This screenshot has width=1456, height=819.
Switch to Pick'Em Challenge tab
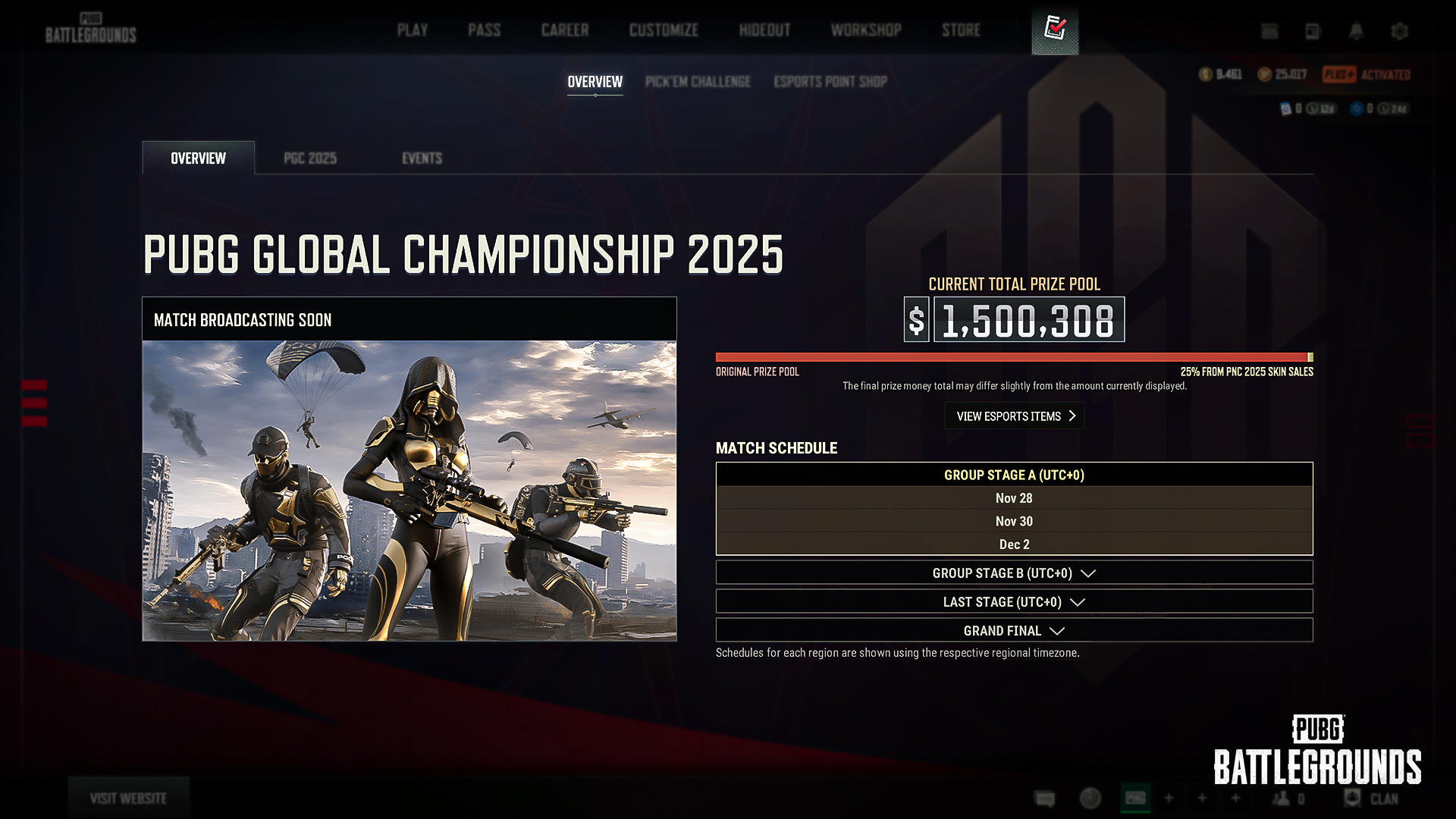(x=698, y=82)
